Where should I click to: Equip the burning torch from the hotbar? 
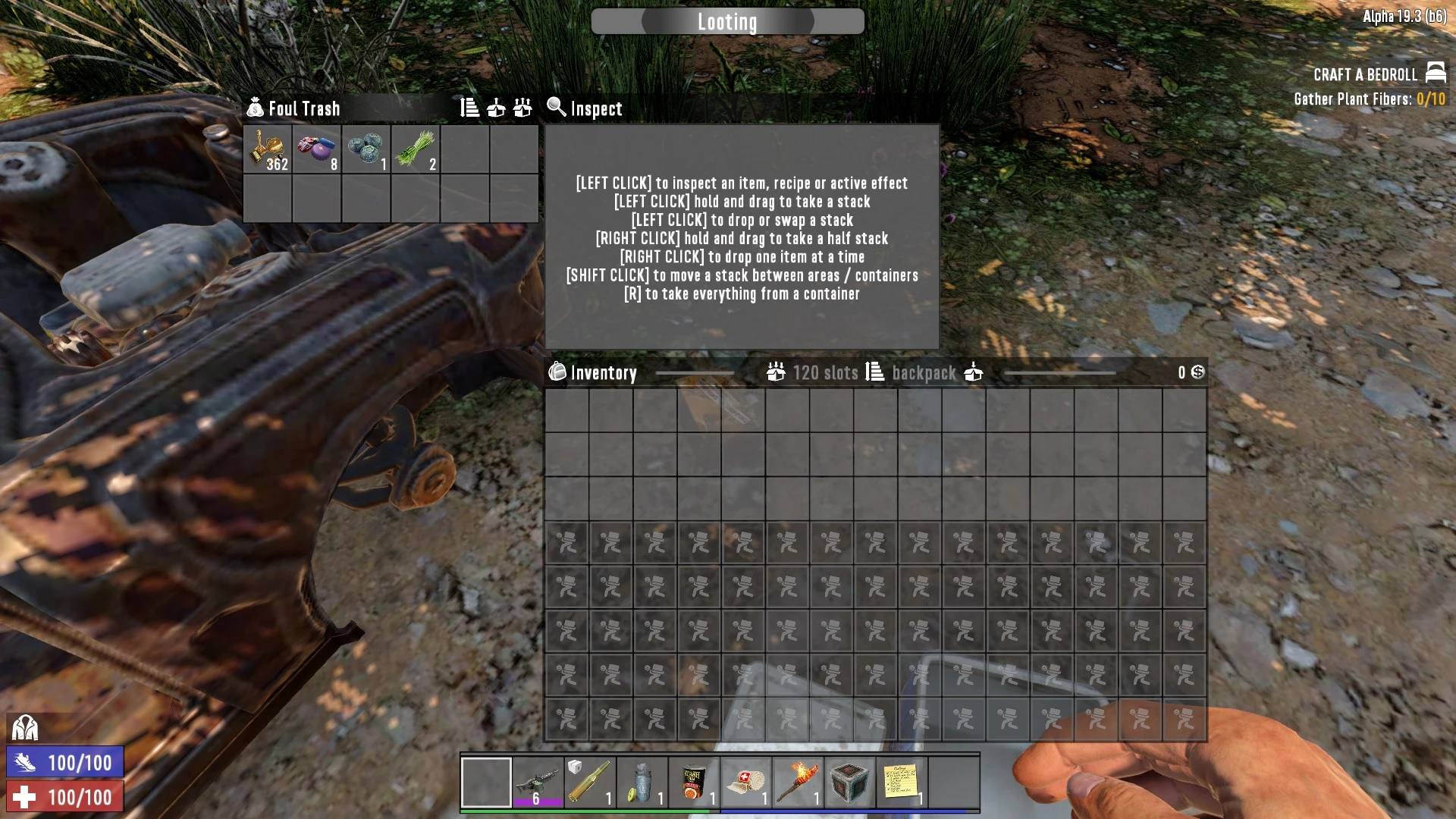click(x=798, y=782)
